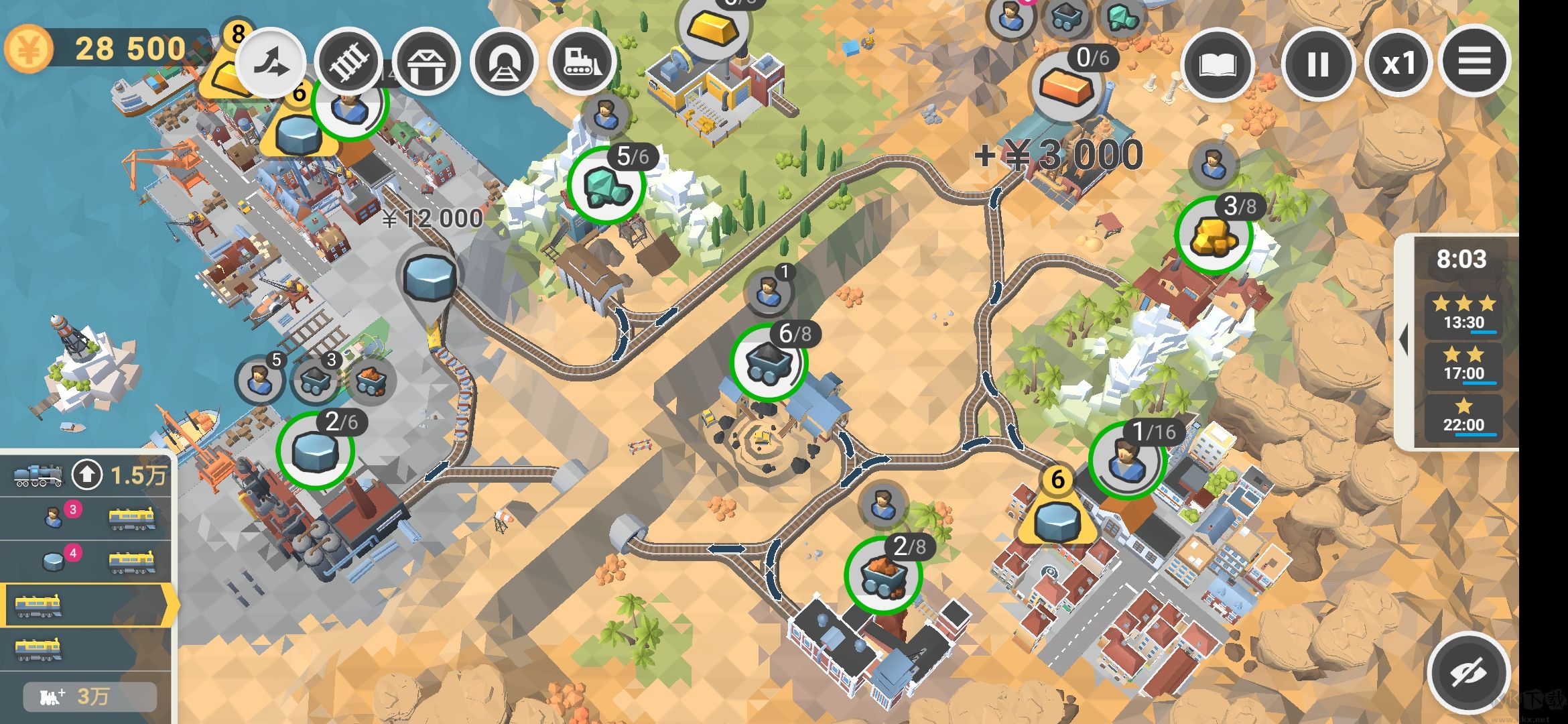Collapse the star timer panel

coord(1402,341)
